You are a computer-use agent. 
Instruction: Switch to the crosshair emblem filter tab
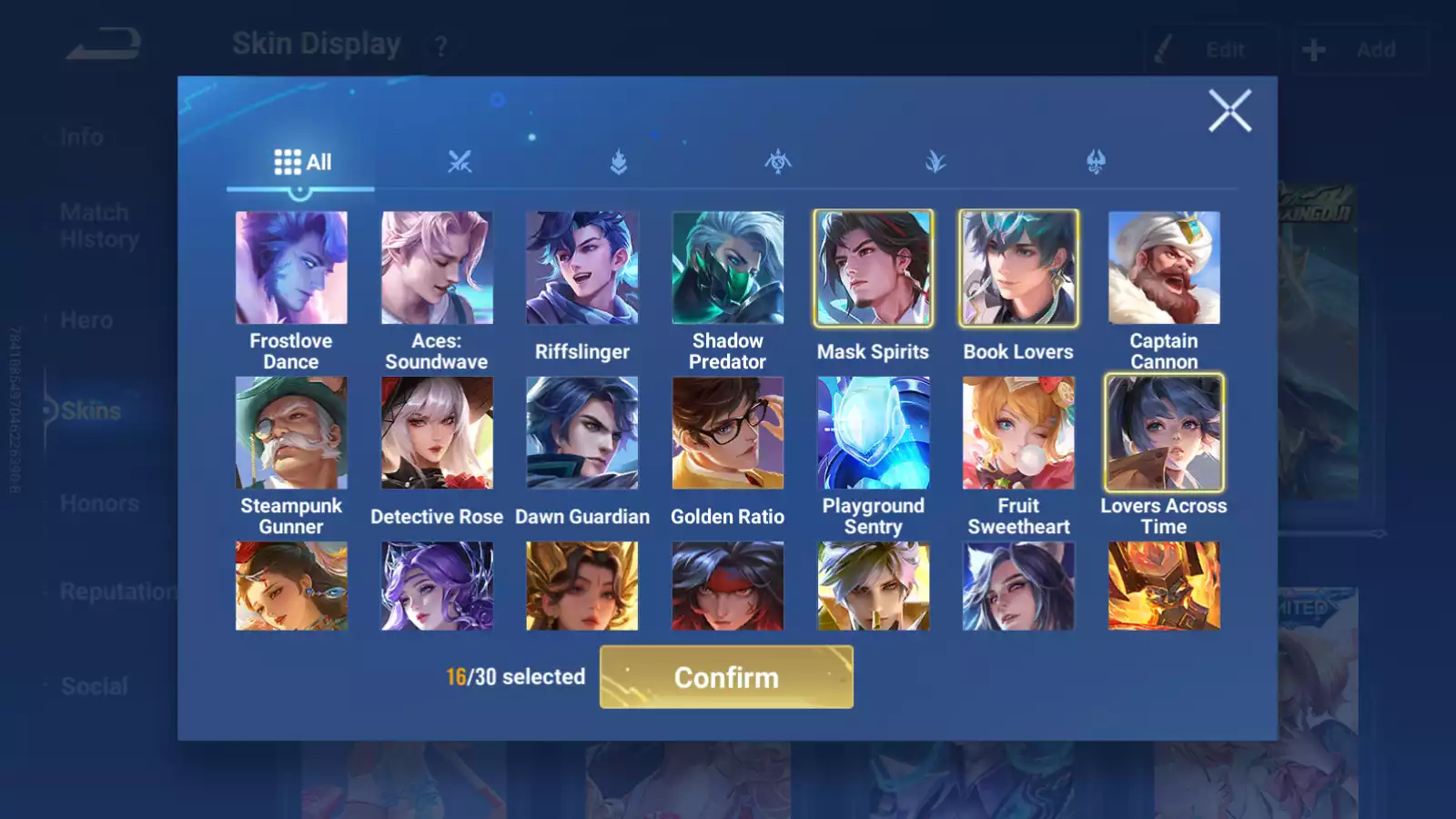click(x=778, y=163)
